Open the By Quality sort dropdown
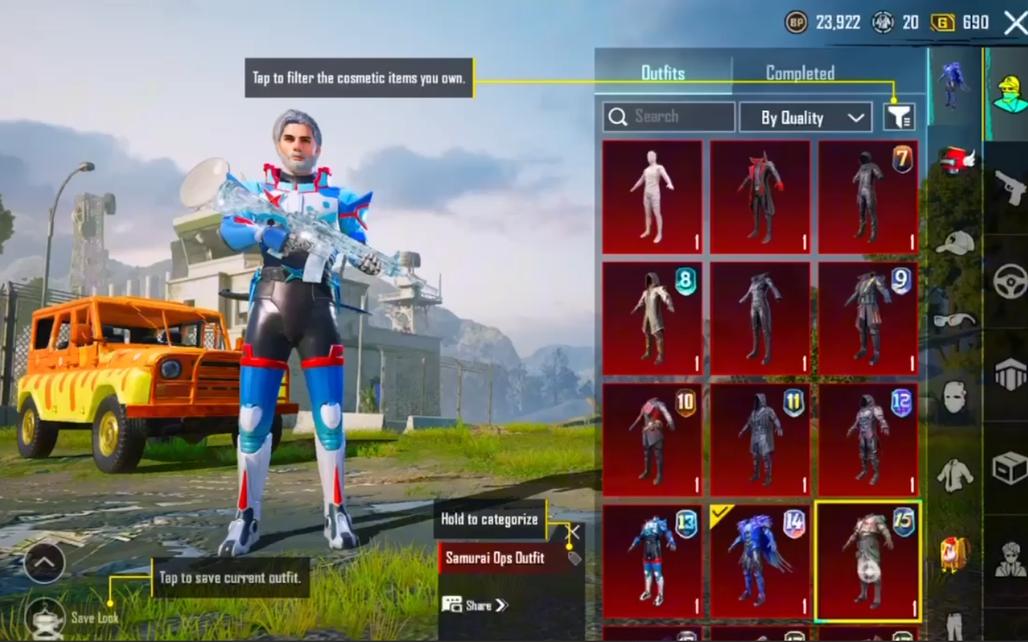The width and height of the screenshot is (1028, 642). [x=805, y=117]
